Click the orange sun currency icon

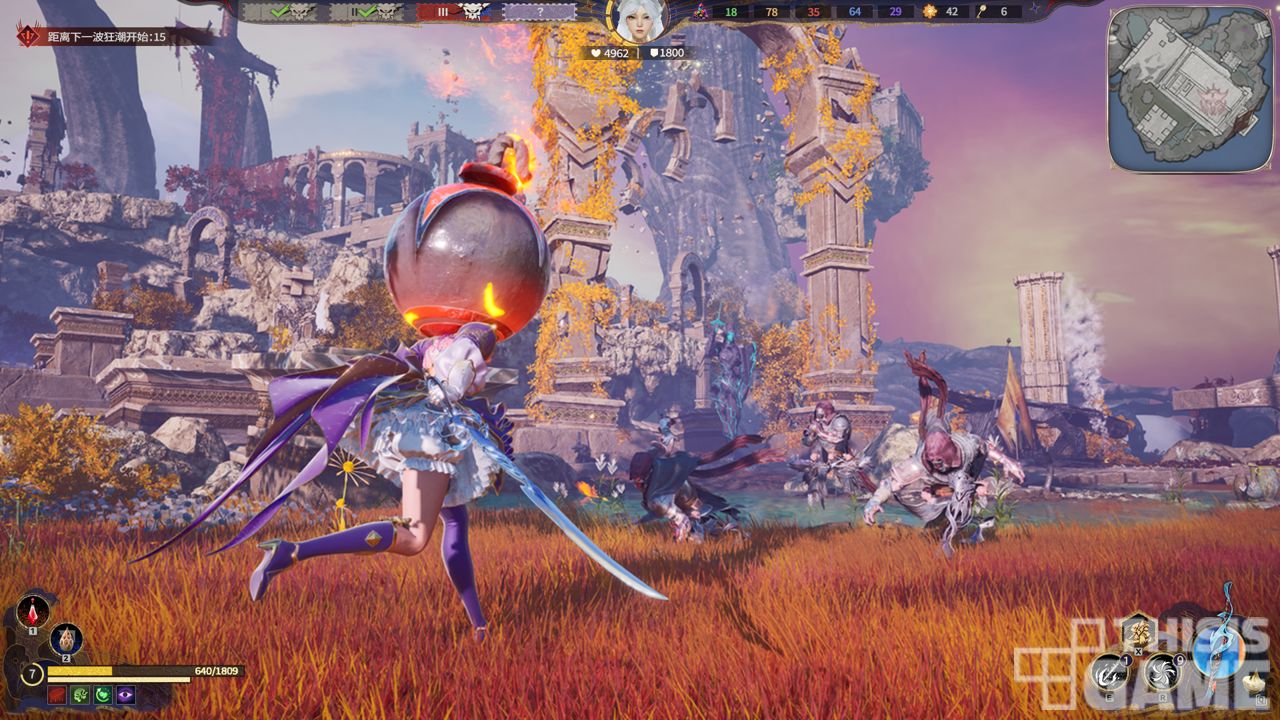click(x=930, y=12)
